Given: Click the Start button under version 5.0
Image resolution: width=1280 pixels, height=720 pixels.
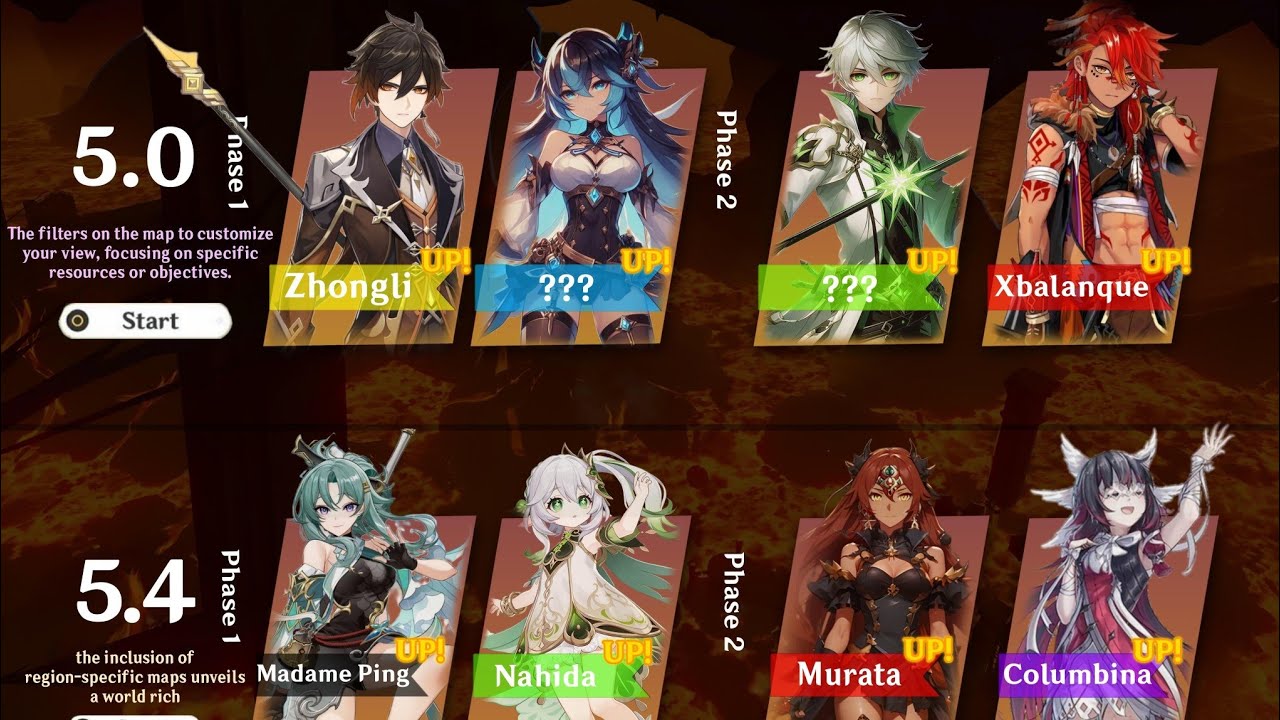Looking at the screenshot, I should (146, 321).
